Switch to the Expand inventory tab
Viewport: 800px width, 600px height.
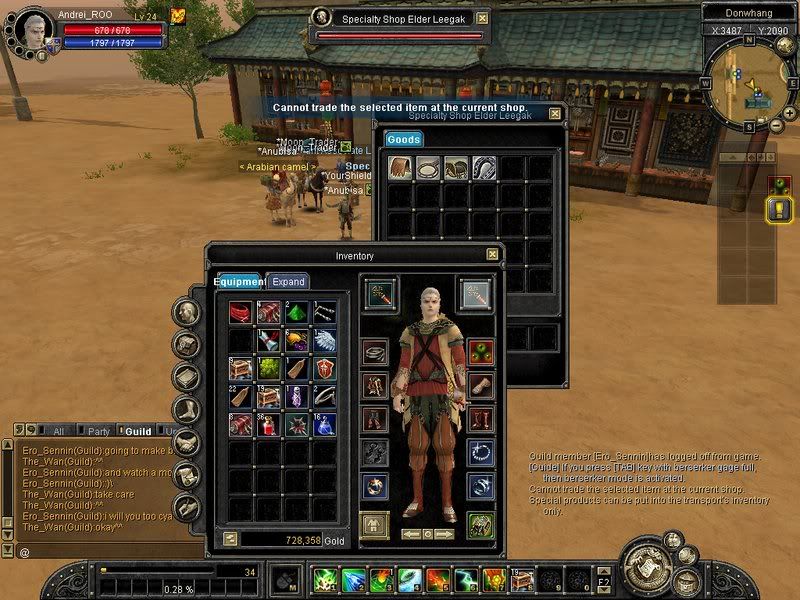click(x=288, y=282)
